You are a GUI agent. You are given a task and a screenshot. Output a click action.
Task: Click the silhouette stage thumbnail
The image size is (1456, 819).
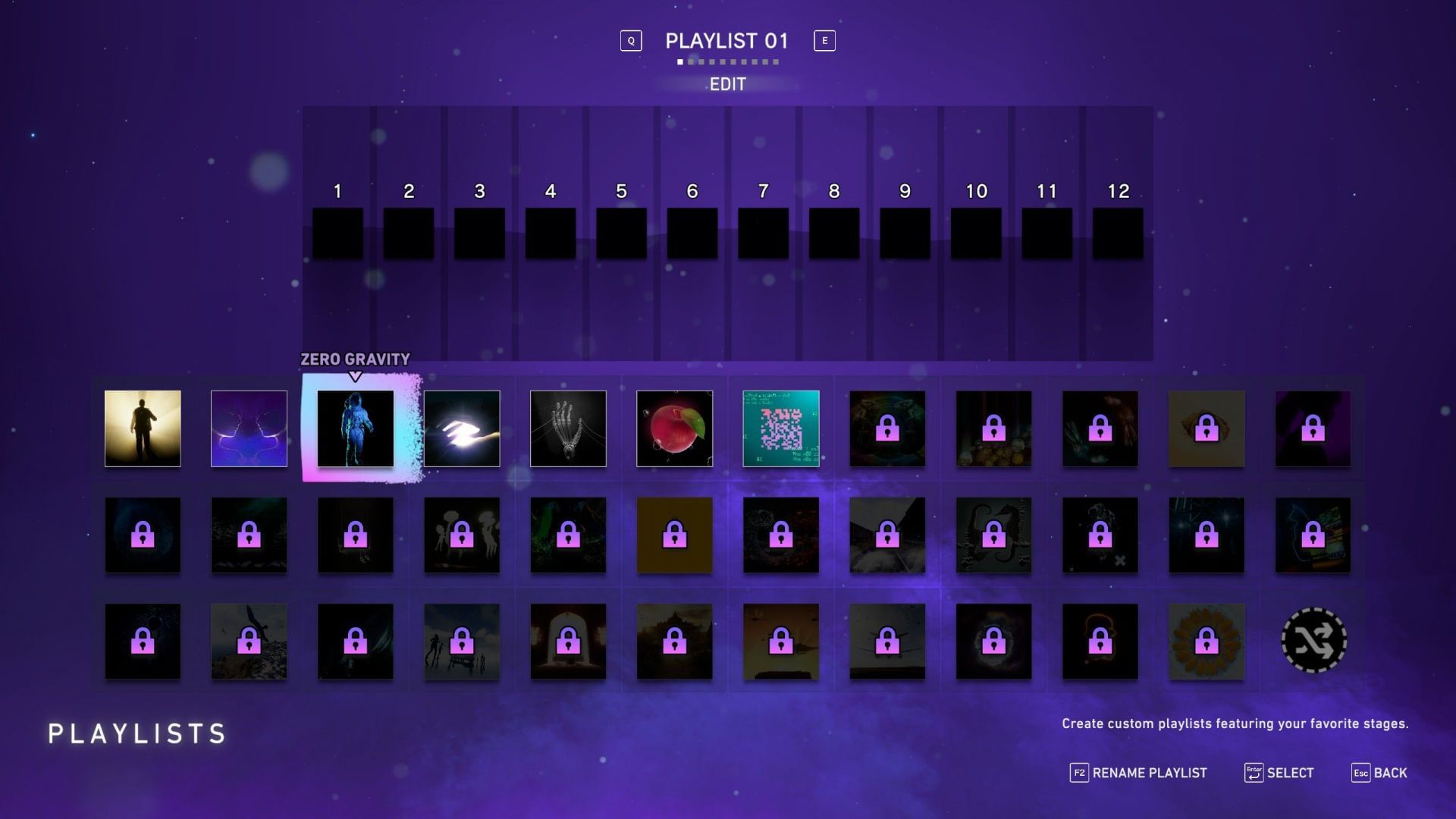pyautogui.click(x=143, y=428)
